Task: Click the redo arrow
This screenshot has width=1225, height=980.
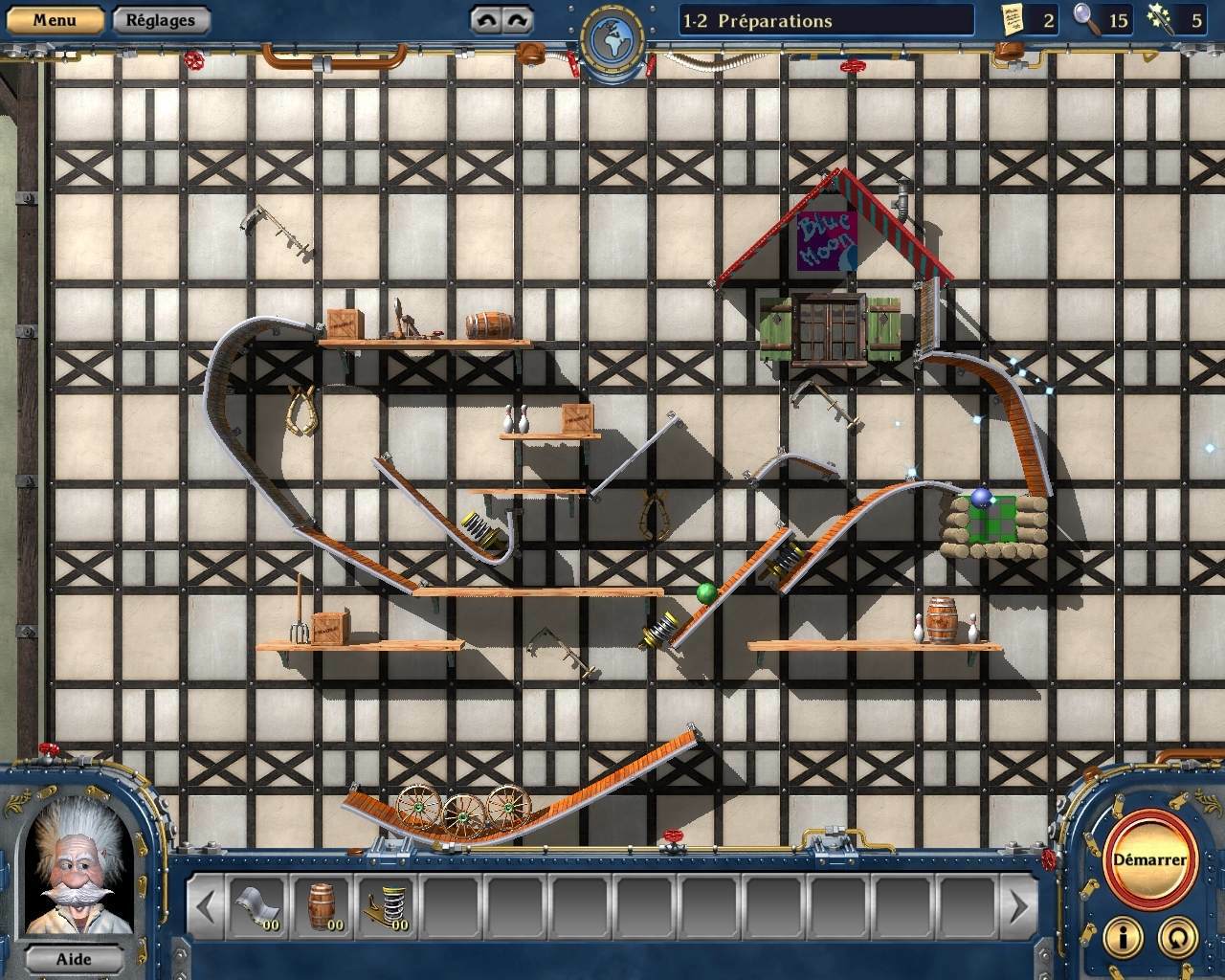Action: (x=518, y=17)
